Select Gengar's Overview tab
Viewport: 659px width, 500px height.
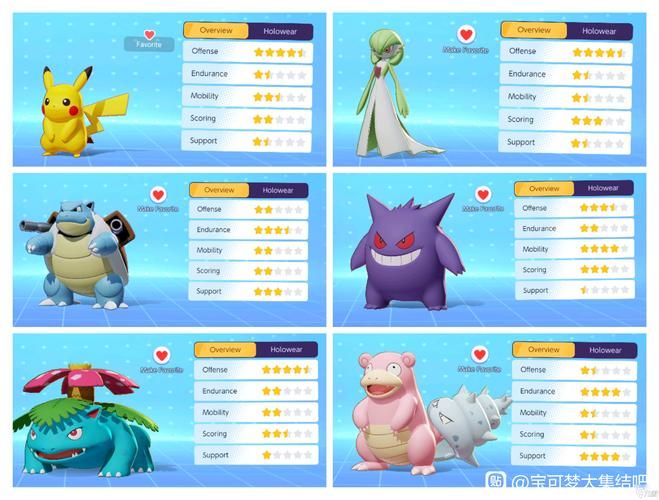[x=544, y=188]
